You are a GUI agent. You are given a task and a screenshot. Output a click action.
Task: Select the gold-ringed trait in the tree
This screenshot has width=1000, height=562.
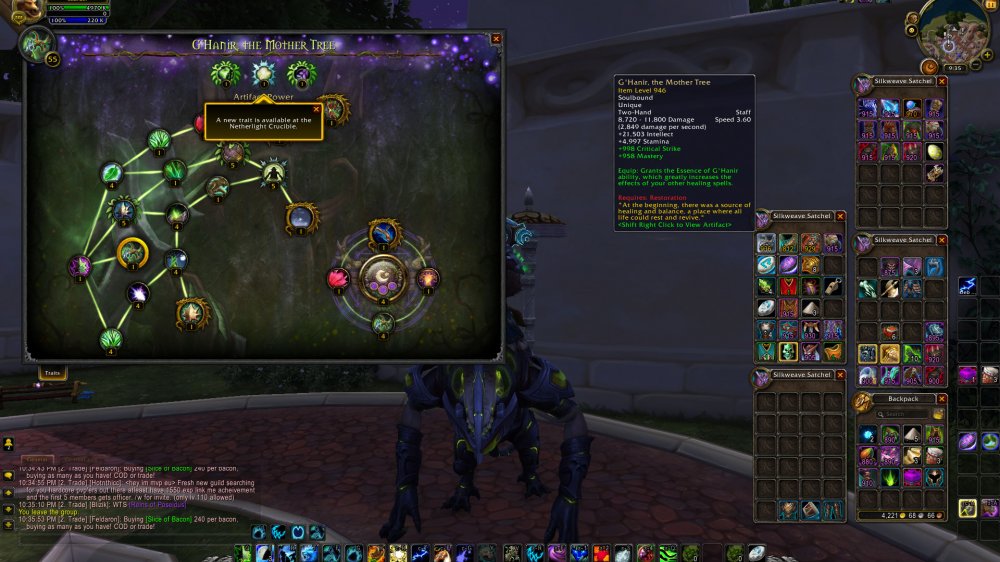pos(131,253)
